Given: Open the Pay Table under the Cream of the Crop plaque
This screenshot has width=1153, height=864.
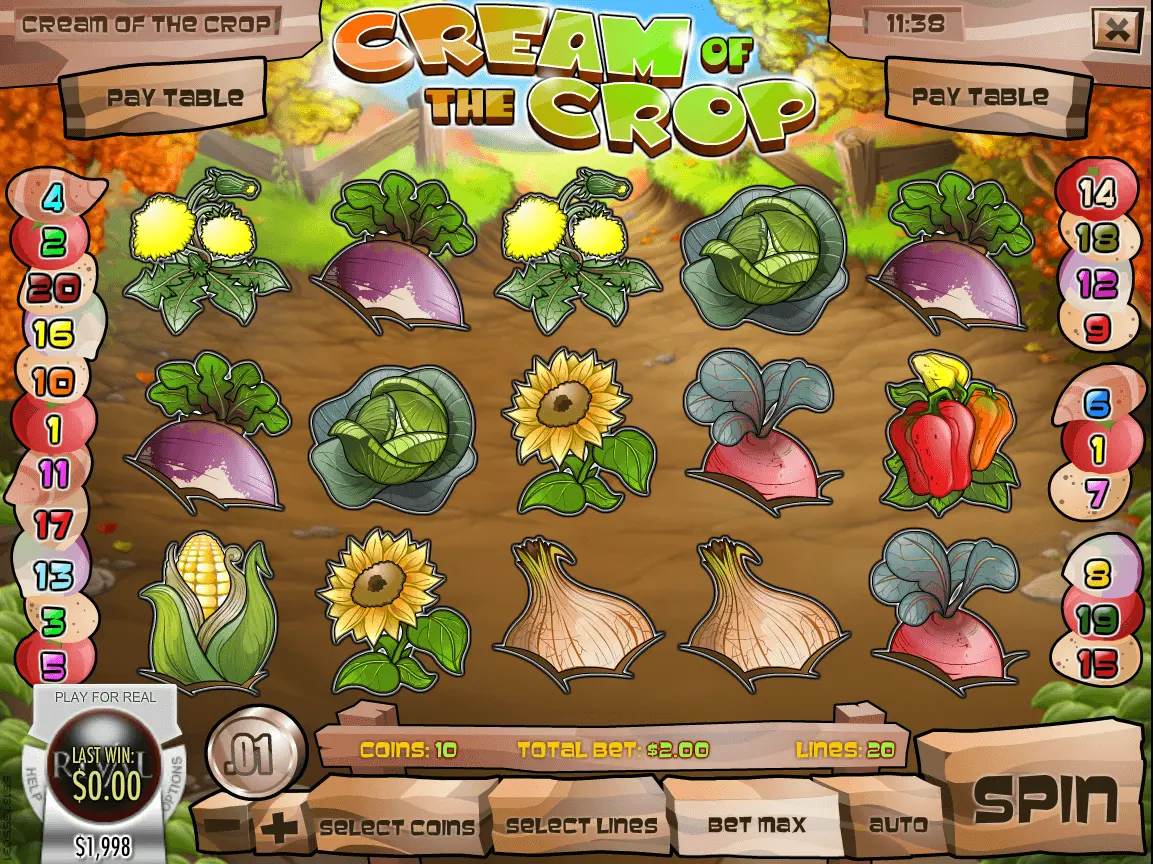Looking at the screenshot, I should (175, 98).
